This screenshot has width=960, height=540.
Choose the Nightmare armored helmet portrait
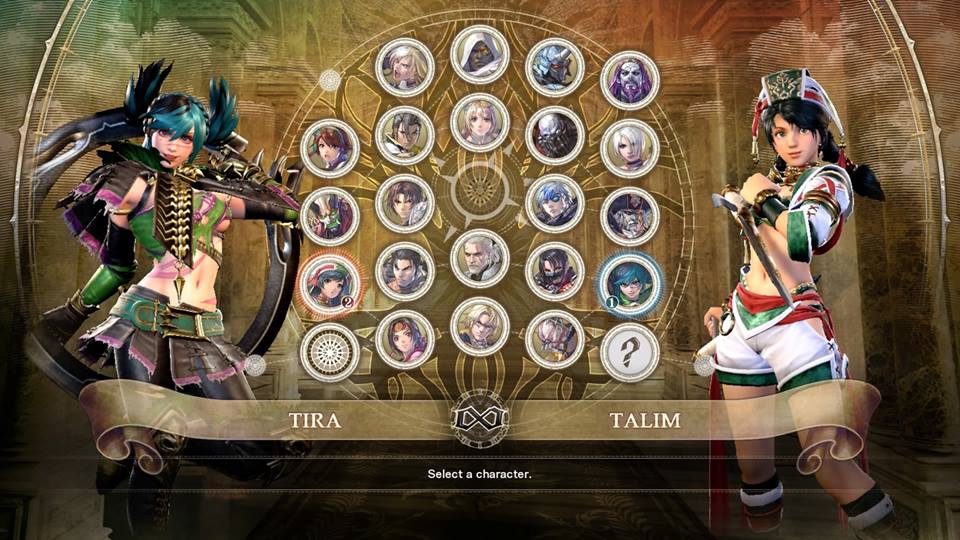pos(555,66)
